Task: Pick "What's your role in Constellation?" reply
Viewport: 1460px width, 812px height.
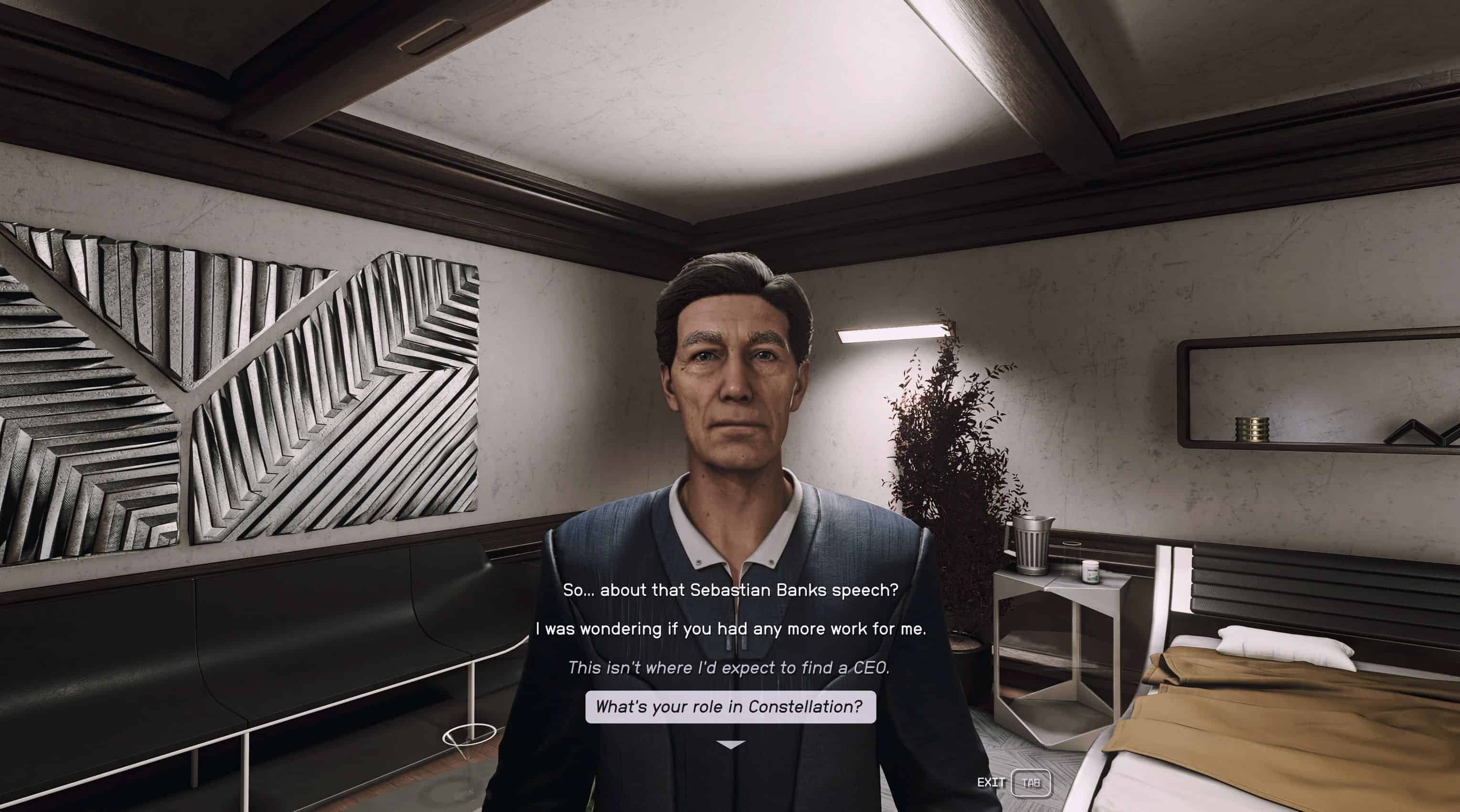Action: click(x=730, y=707)
